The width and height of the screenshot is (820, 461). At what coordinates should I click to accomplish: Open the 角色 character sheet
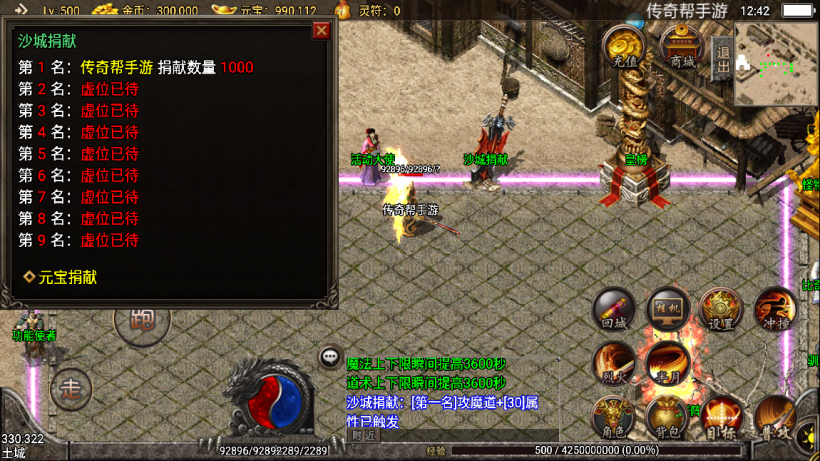(x=614, y=416)
